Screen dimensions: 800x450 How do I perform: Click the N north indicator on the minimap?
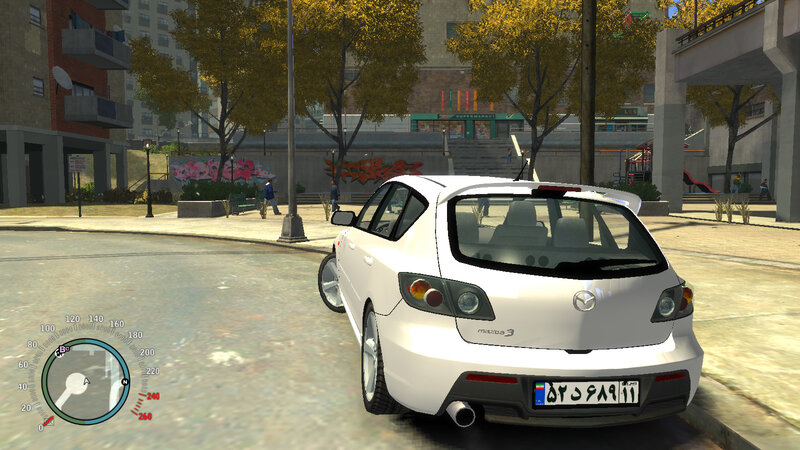click(125, 382)
